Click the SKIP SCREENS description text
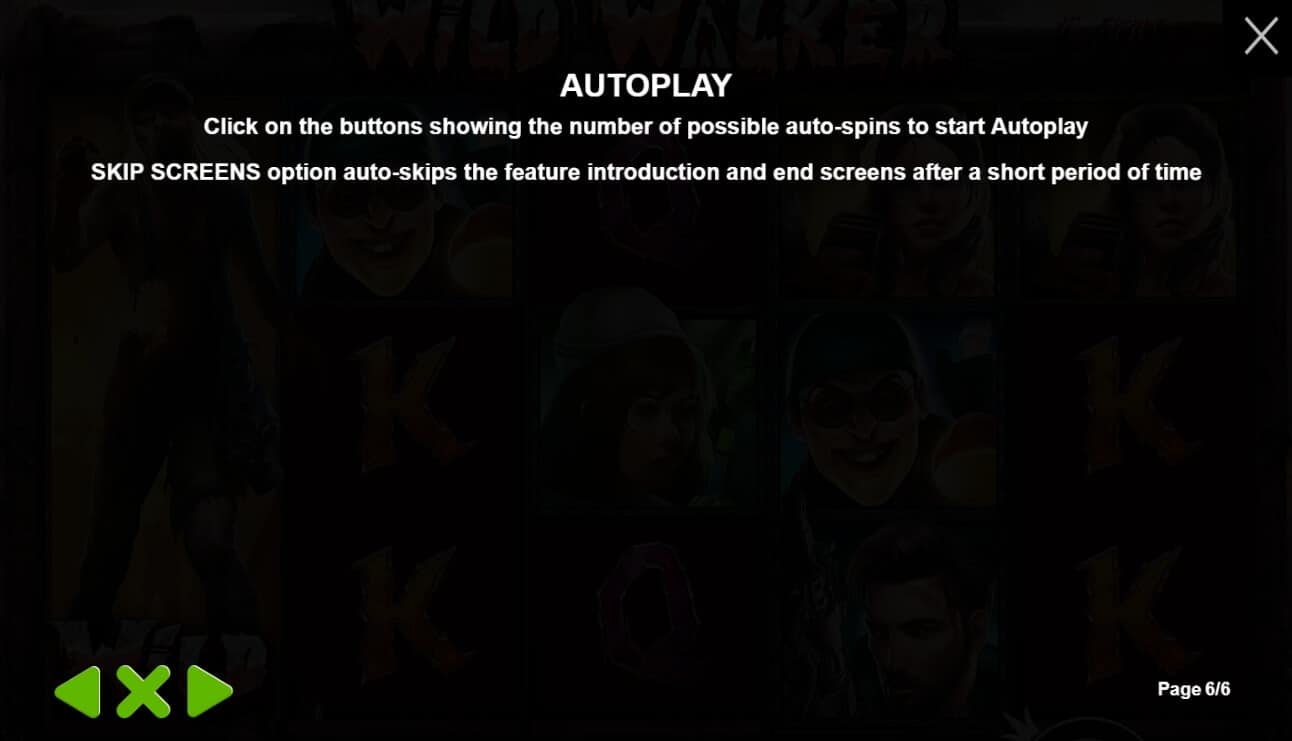The image size is (1292, 741). coord(646,172)
